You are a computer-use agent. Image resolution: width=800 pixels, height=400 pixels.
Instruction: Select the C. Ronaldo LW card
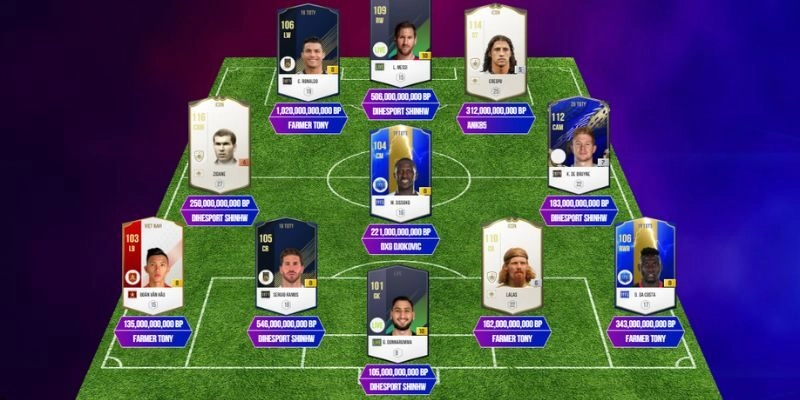coord(309,50)
